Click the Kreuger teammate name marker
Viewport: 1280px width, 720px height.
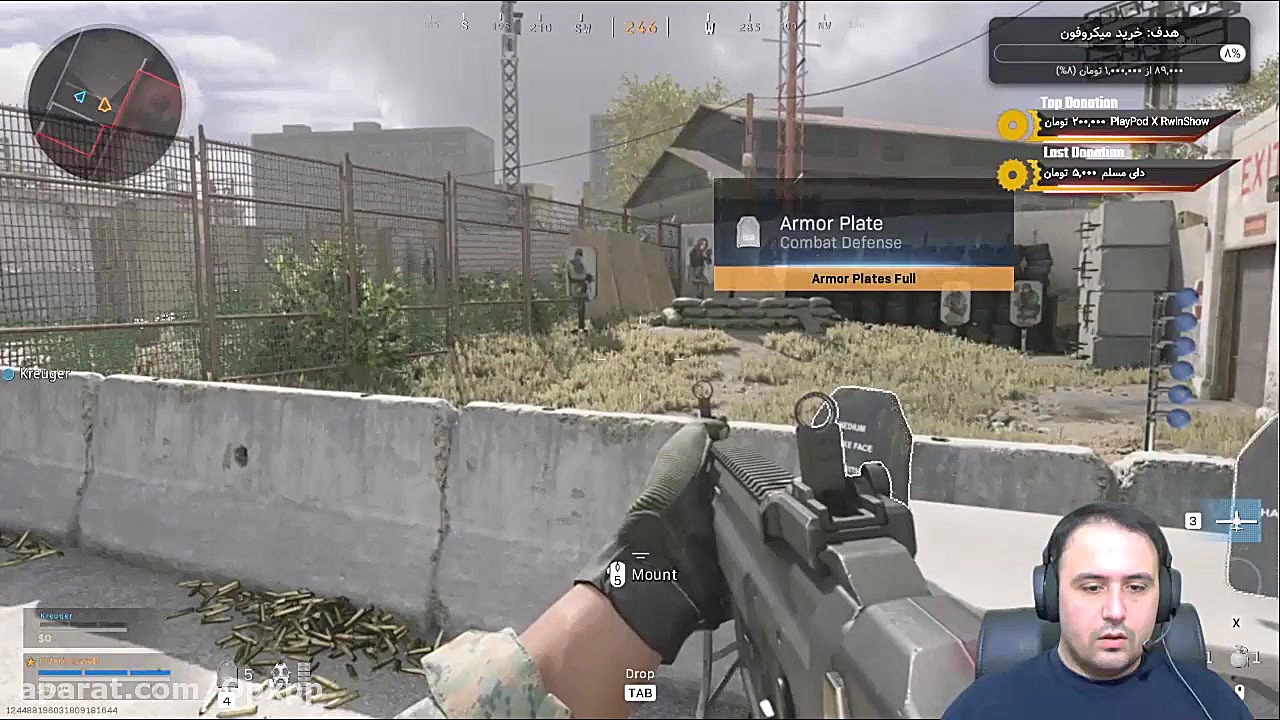click(38, 373)
